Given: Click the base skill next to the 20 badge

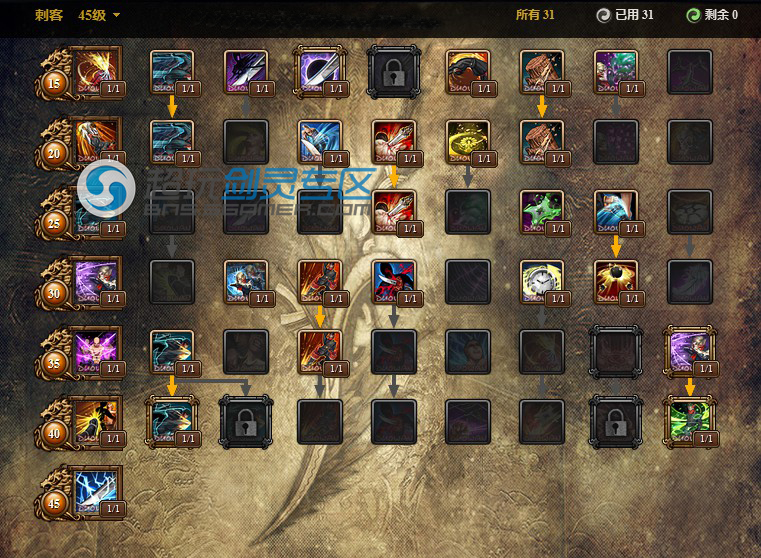Looking at the screenshot, I should (97, 141).
